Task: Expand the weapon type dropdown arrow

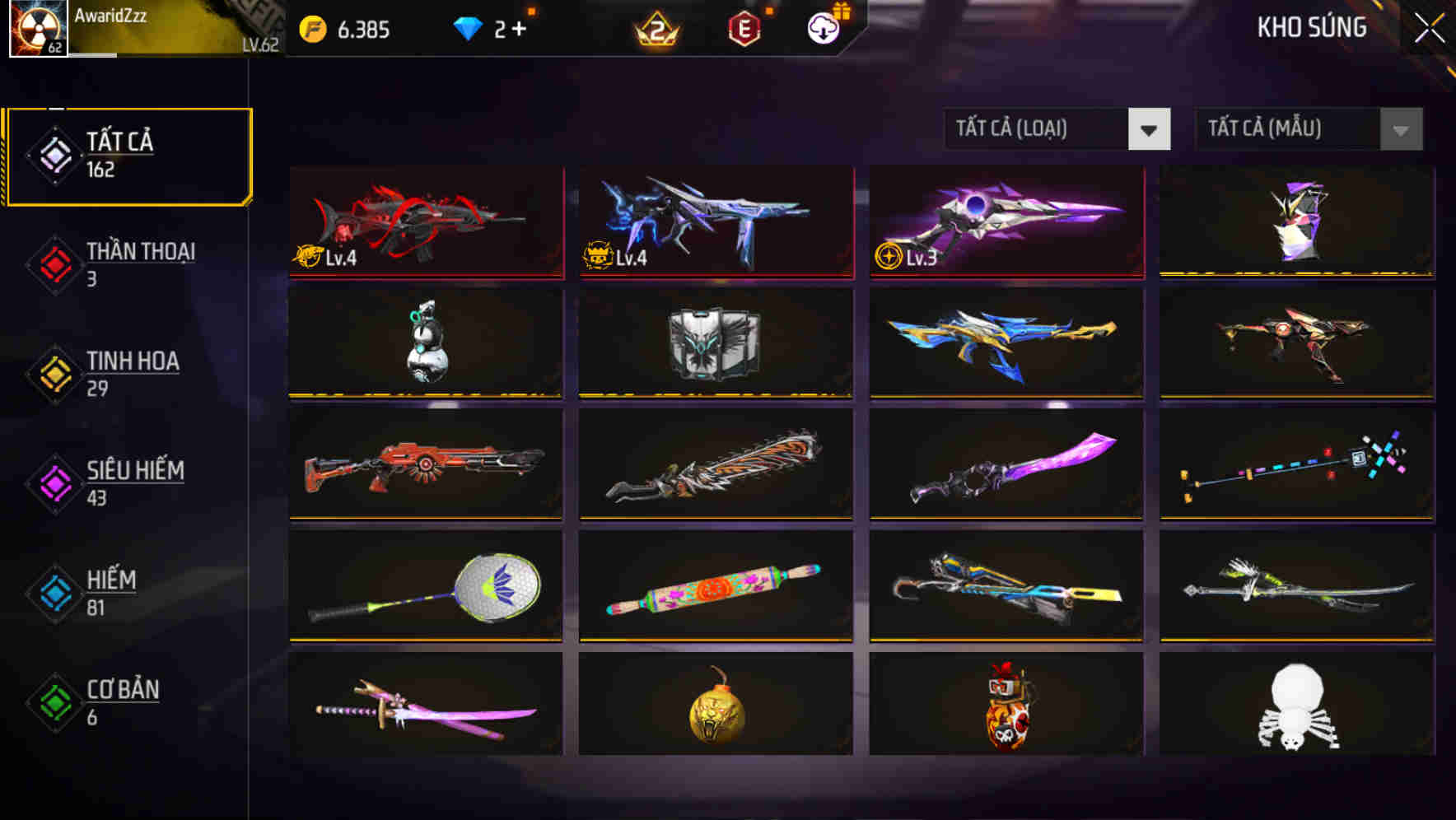Action: coord(1150,129)
